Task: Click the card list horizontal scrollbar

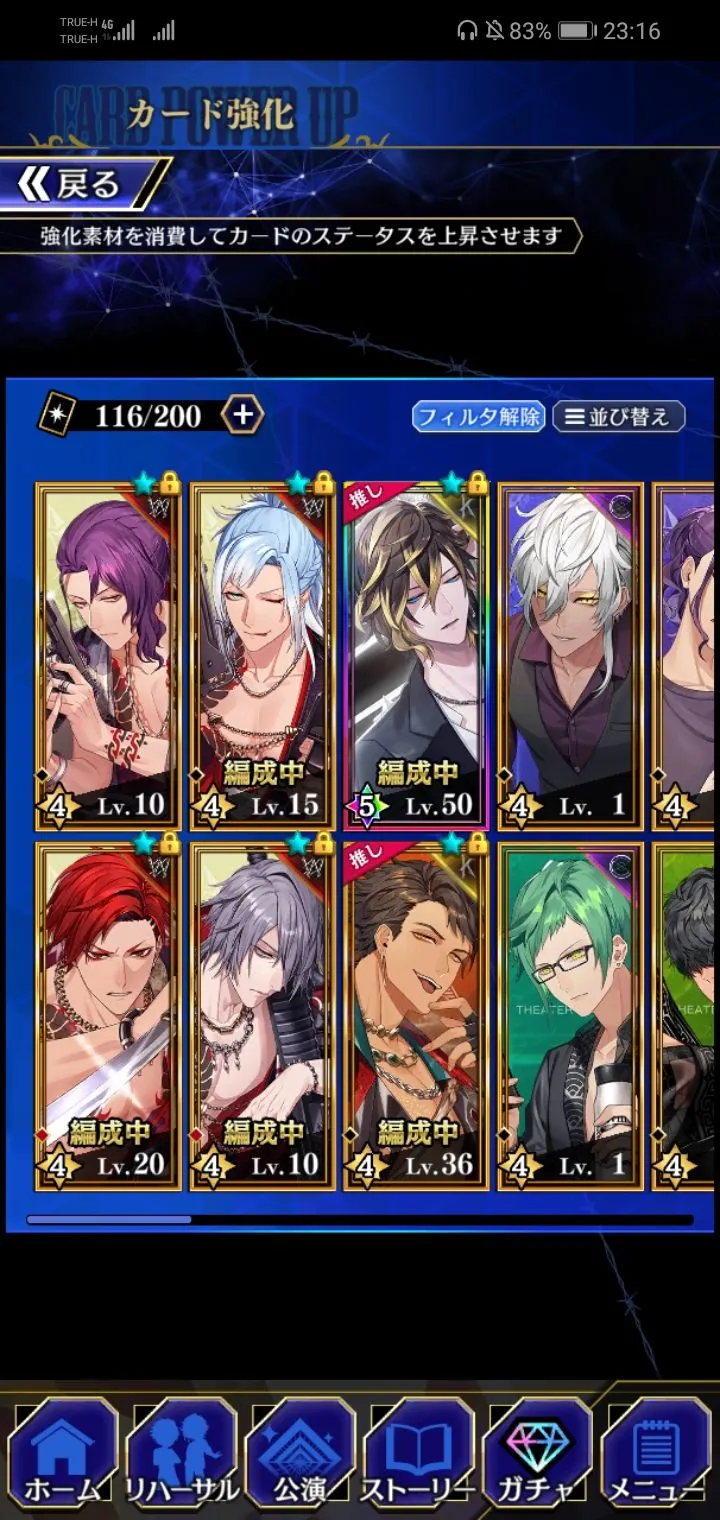Action: tap(360, 1220)
